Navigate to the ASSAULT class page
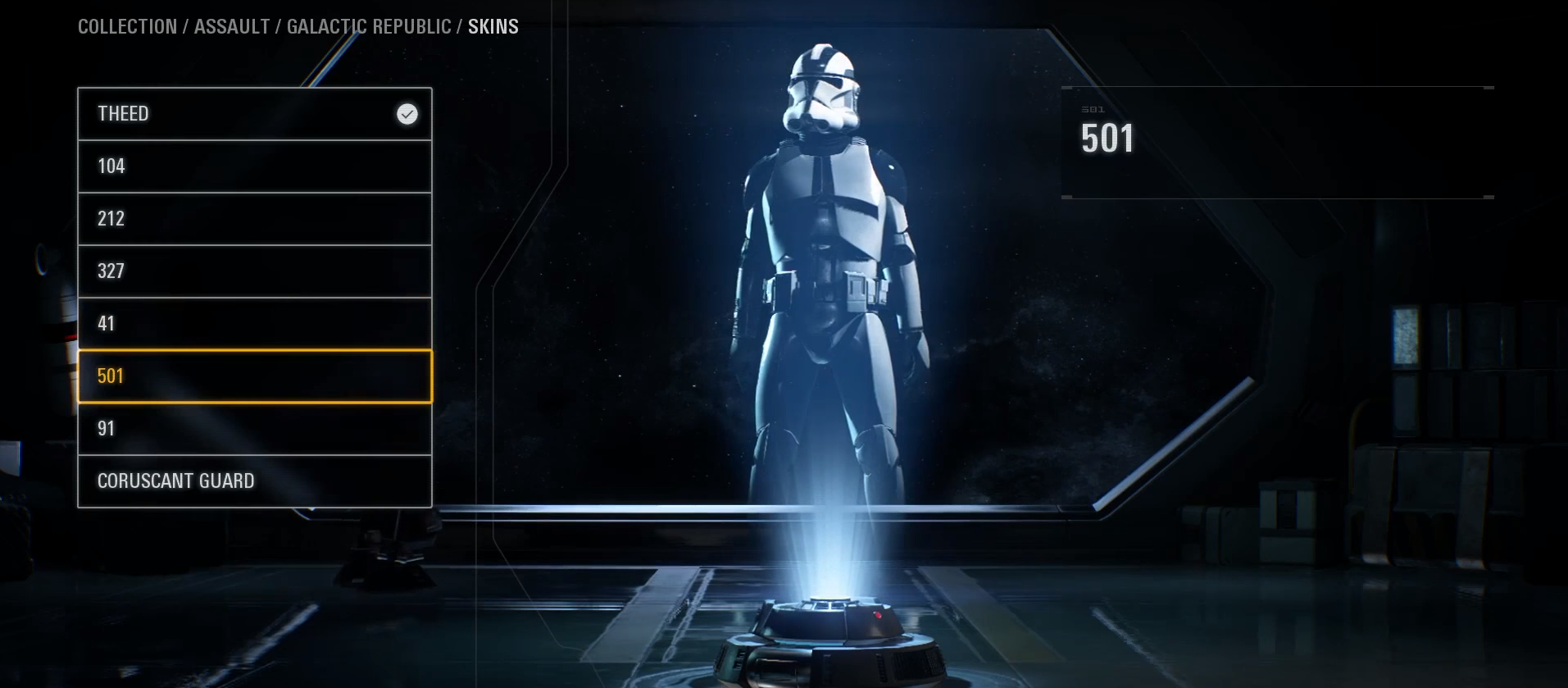This screenshot has height=688, width=1568. tap(231, 26)
